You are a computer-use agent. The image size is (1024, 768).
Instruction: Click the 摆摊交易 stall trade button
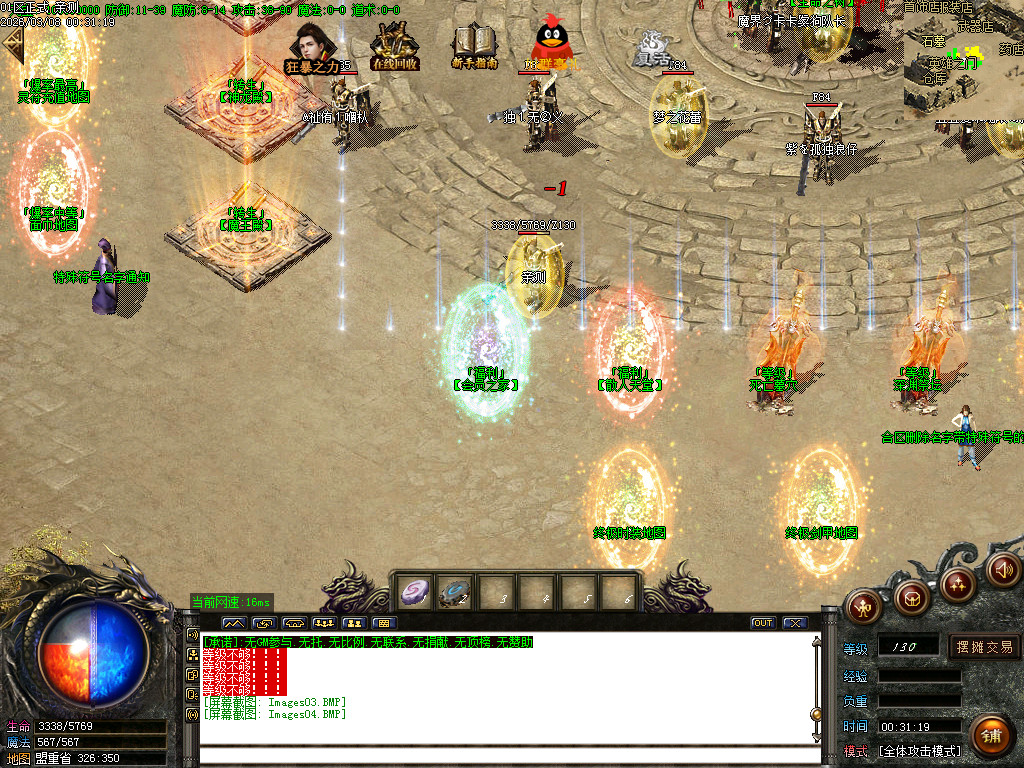984,647
